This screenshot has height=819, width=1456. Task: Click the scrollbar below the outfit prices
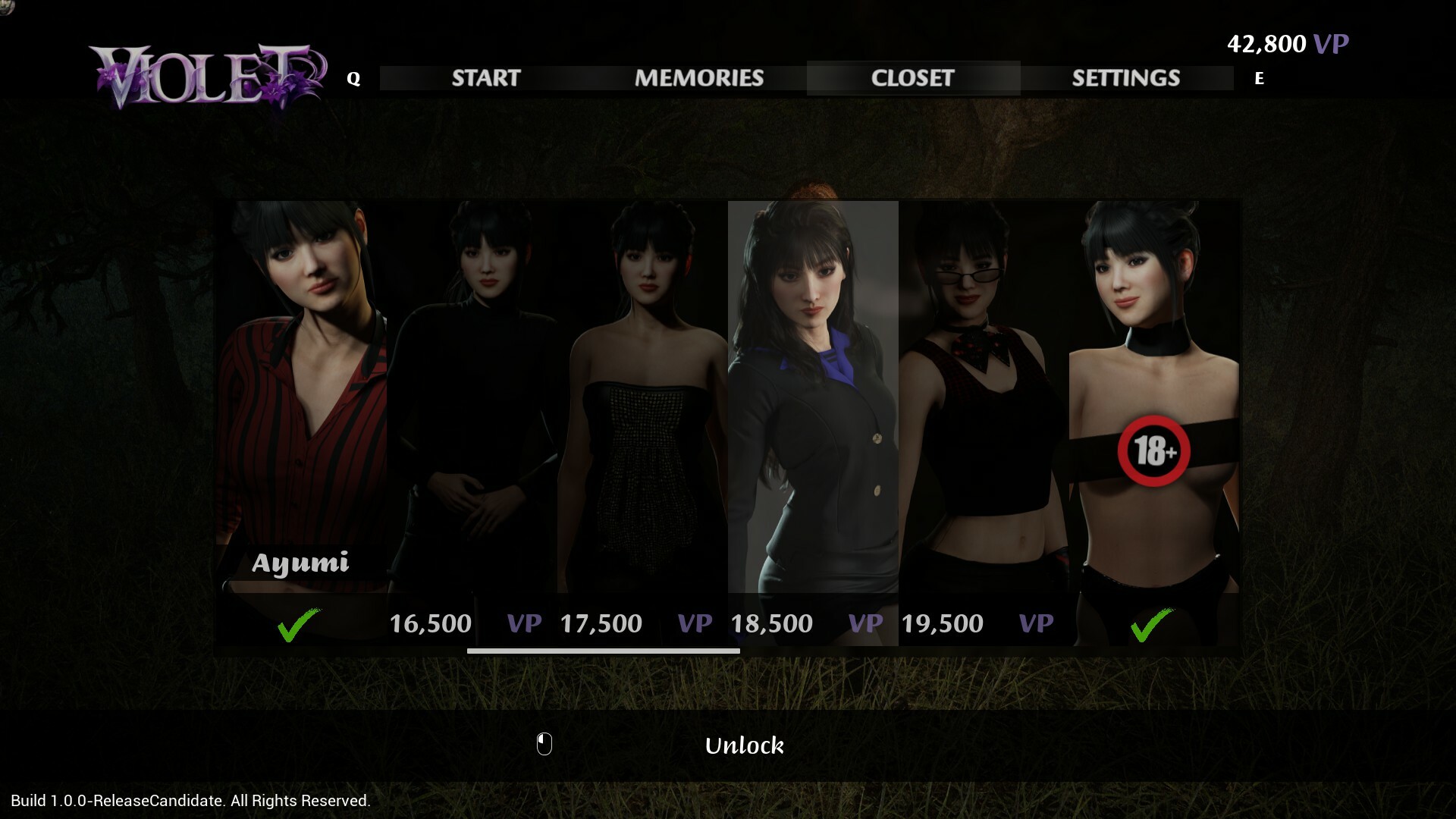603,652
